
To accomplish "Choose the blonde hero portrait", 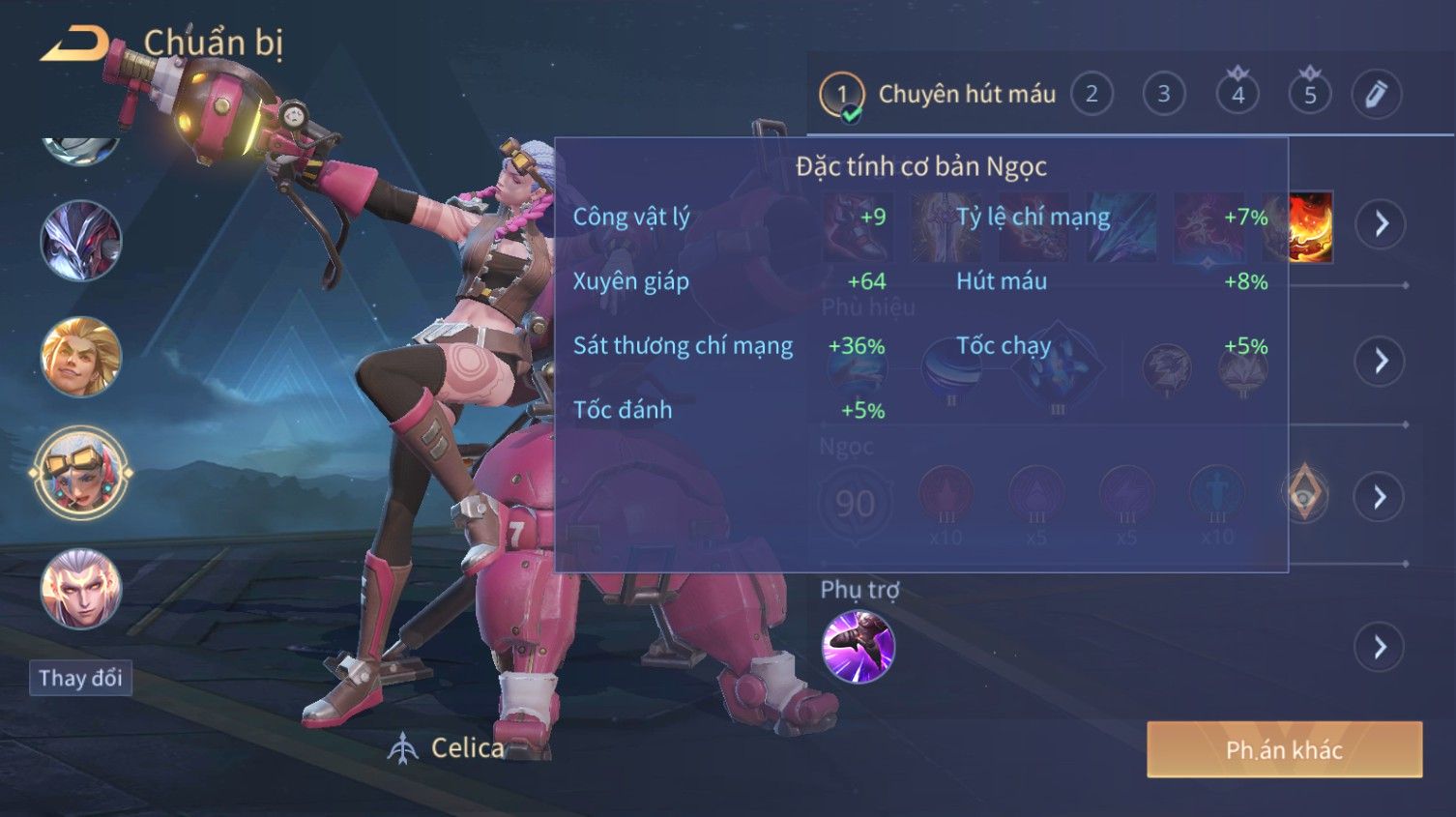I will (81, 357).
